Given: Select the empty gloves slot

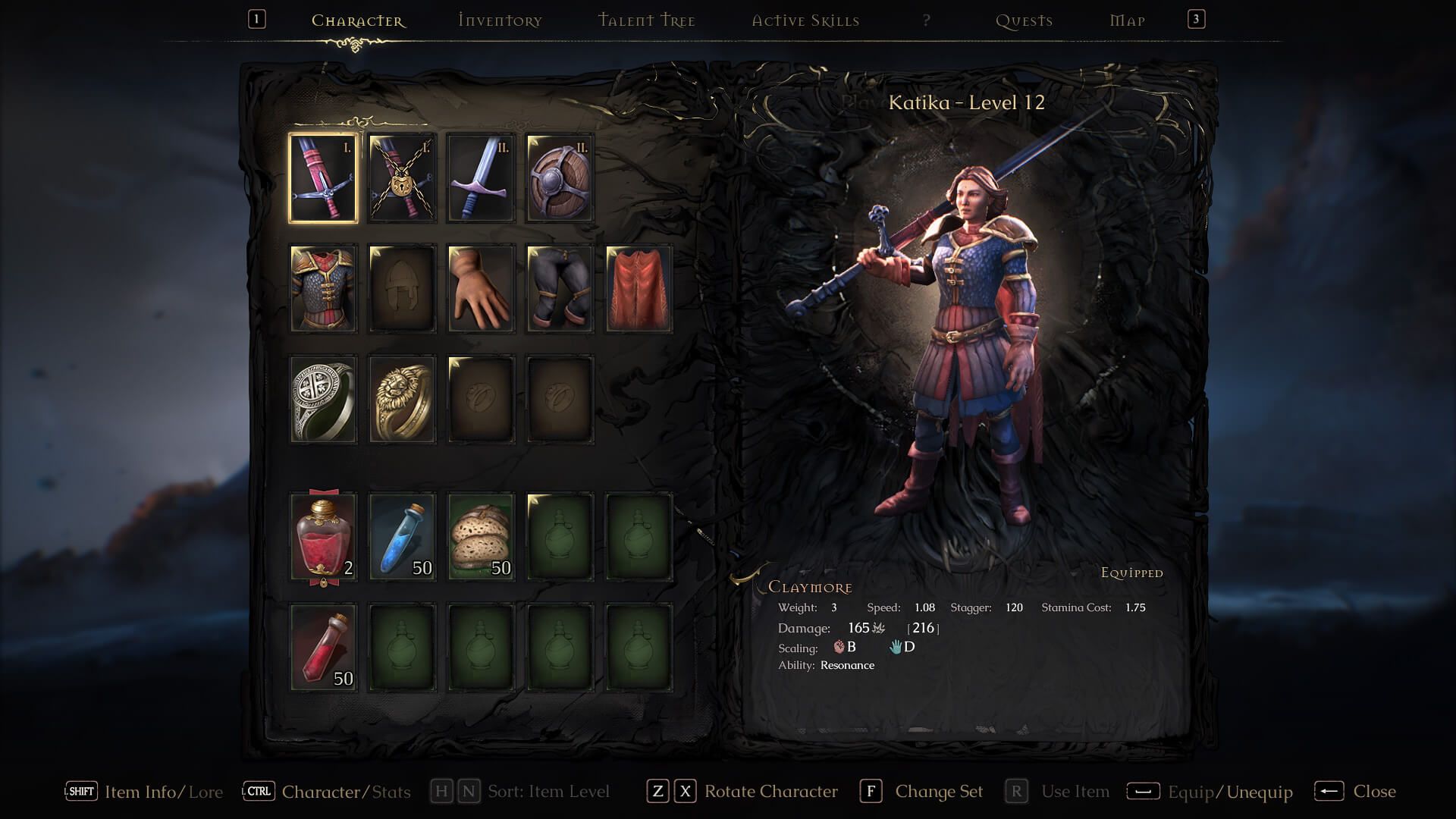Looking at the screenshot, I should tap(482, 288).
